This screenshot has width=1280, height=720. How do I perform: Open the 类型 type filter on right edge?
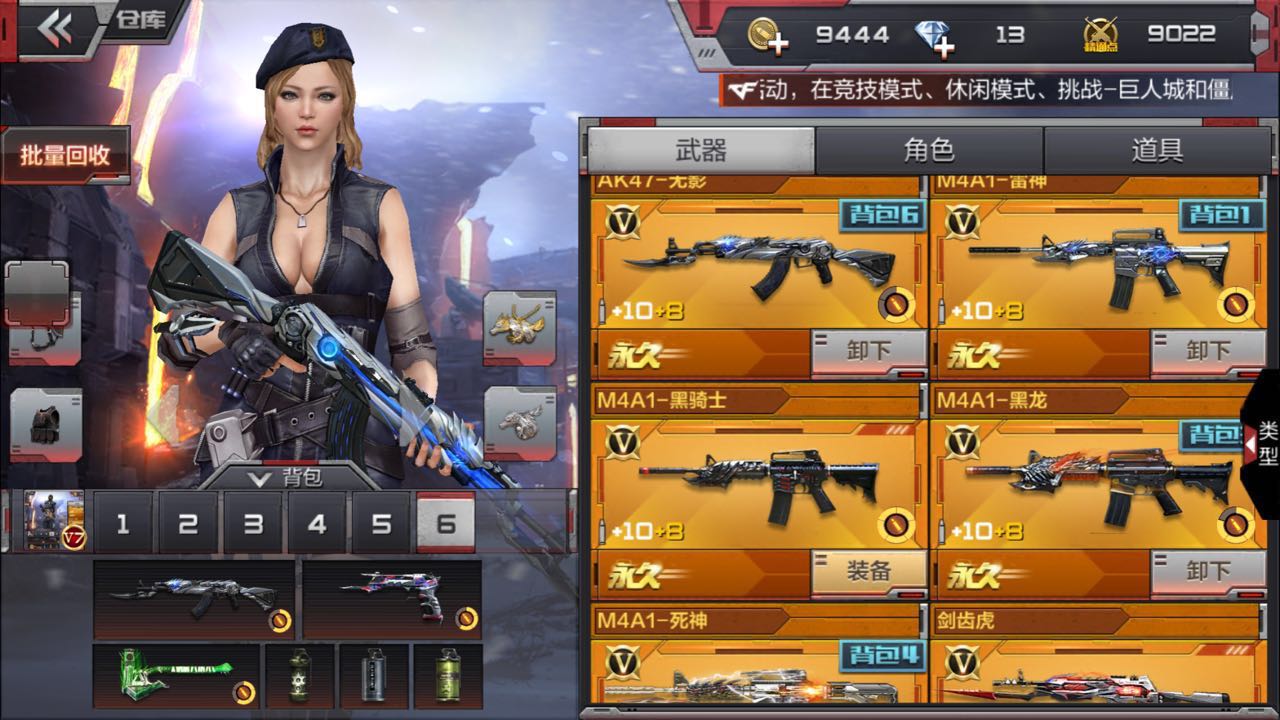[1262, 447]
